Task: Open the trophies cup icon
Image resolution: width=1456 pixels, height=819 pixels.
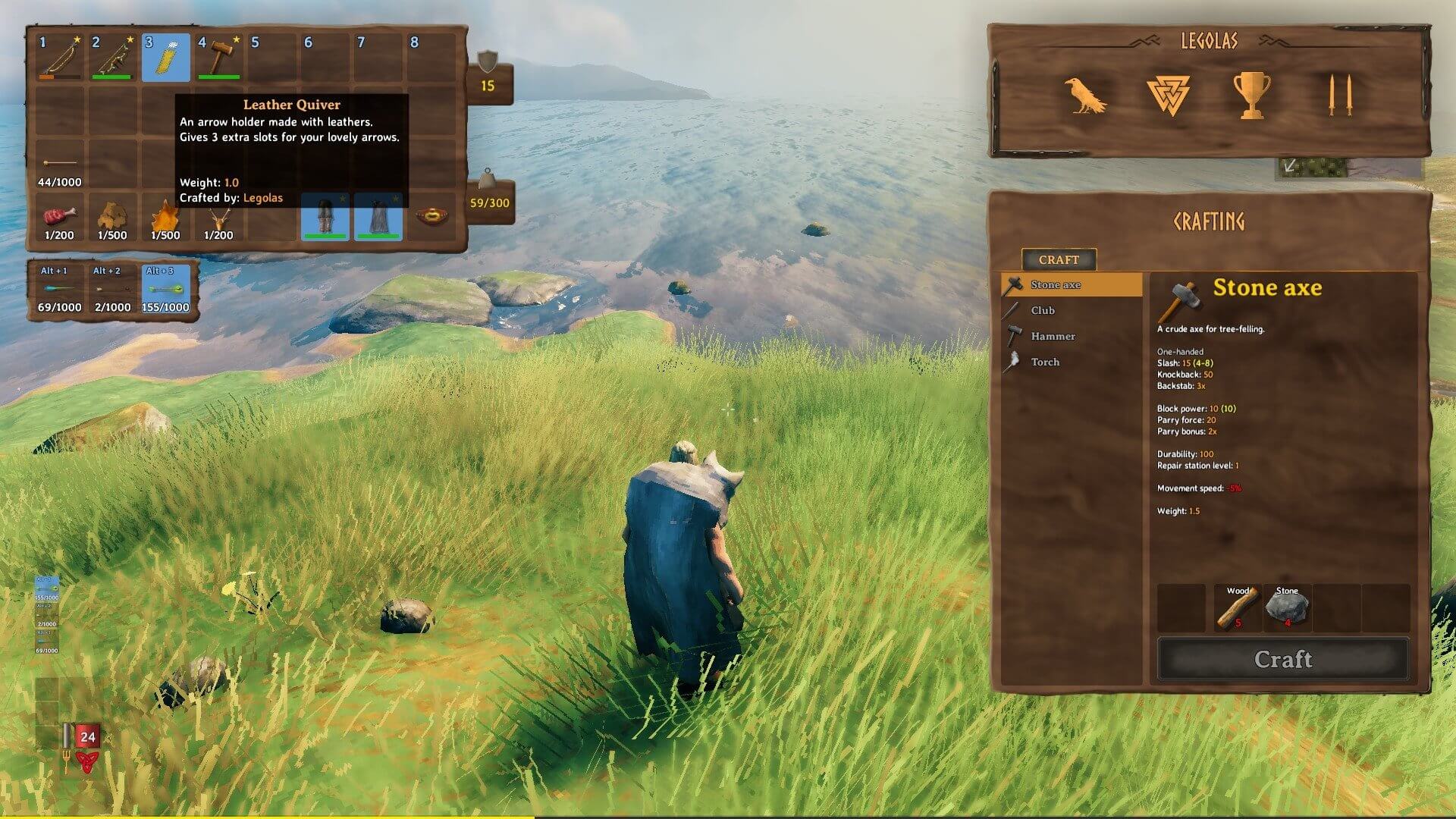Action: pyautogui.click(x=1251, y=96)
